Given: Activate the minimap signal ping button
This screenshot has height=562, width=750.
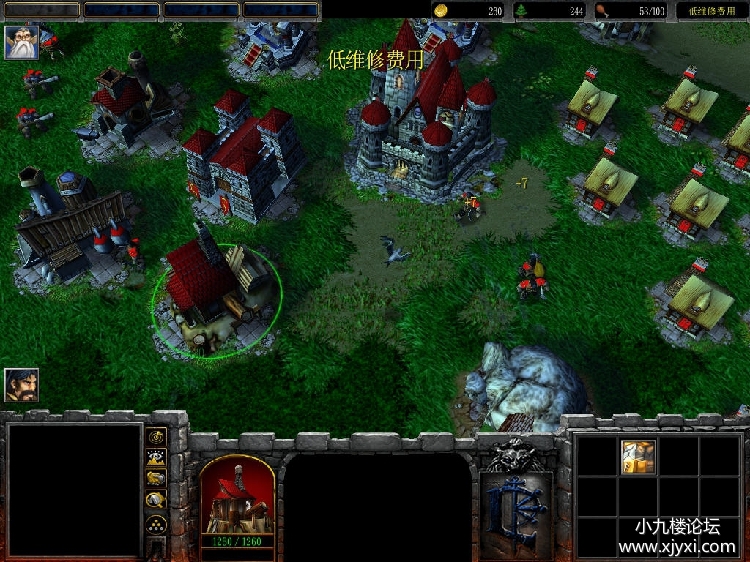Looking at the screenshot, I should coord(156,437).
